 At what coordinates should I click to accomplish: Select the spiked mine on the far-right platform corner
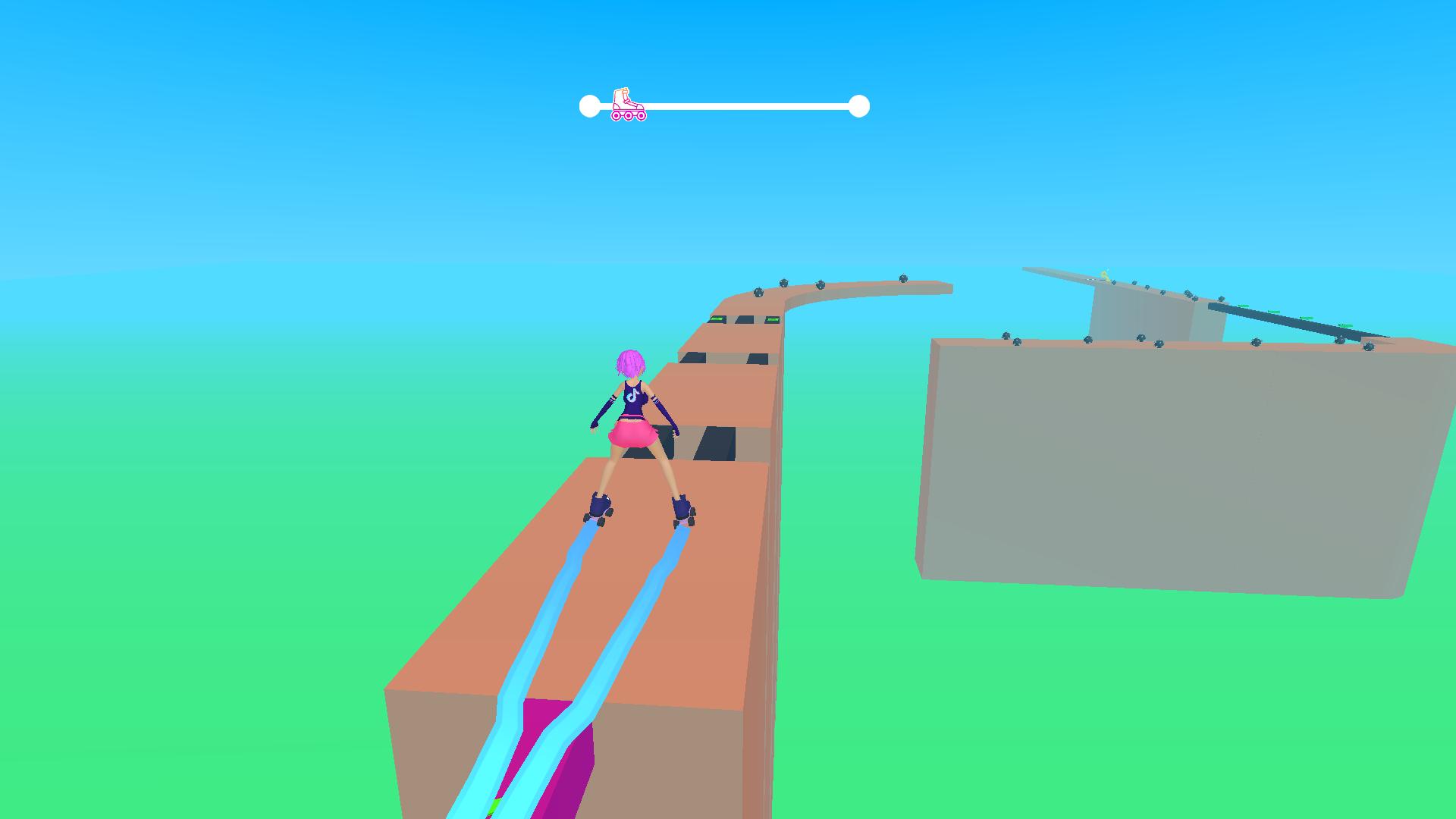coord(1369,346)
